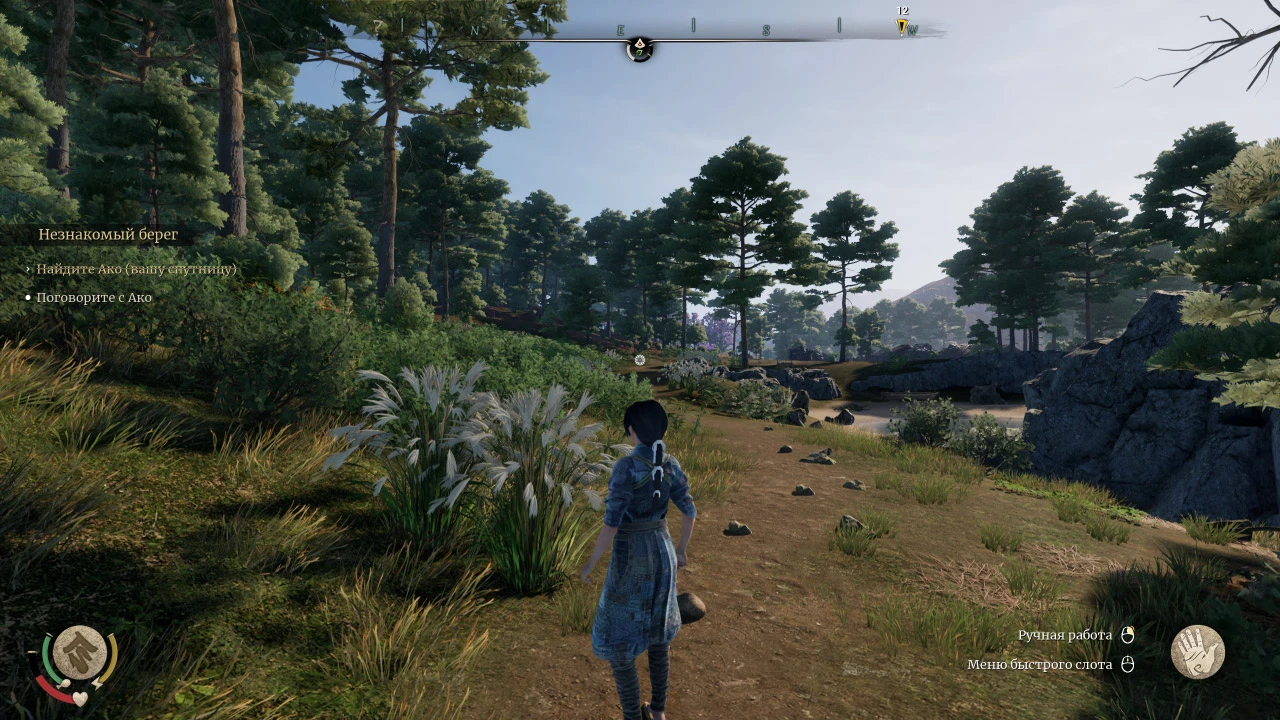Click the quest title "Незнакомый берег"
Image resolution: width=1280 pixels, height=720 pixels.
(108, 235)
